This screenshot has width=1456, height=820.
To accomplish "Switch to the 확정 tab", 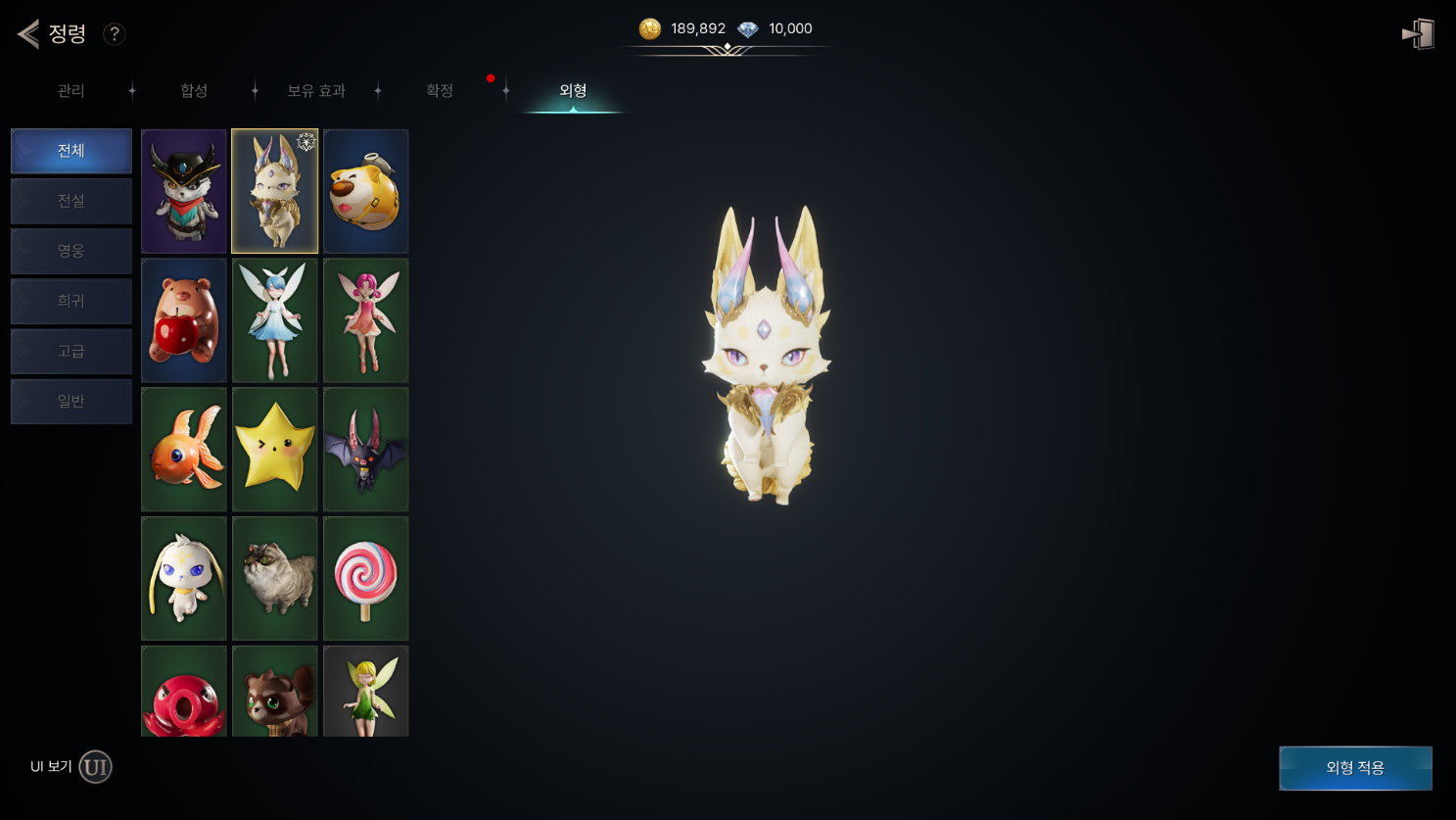I will point(440,91).
